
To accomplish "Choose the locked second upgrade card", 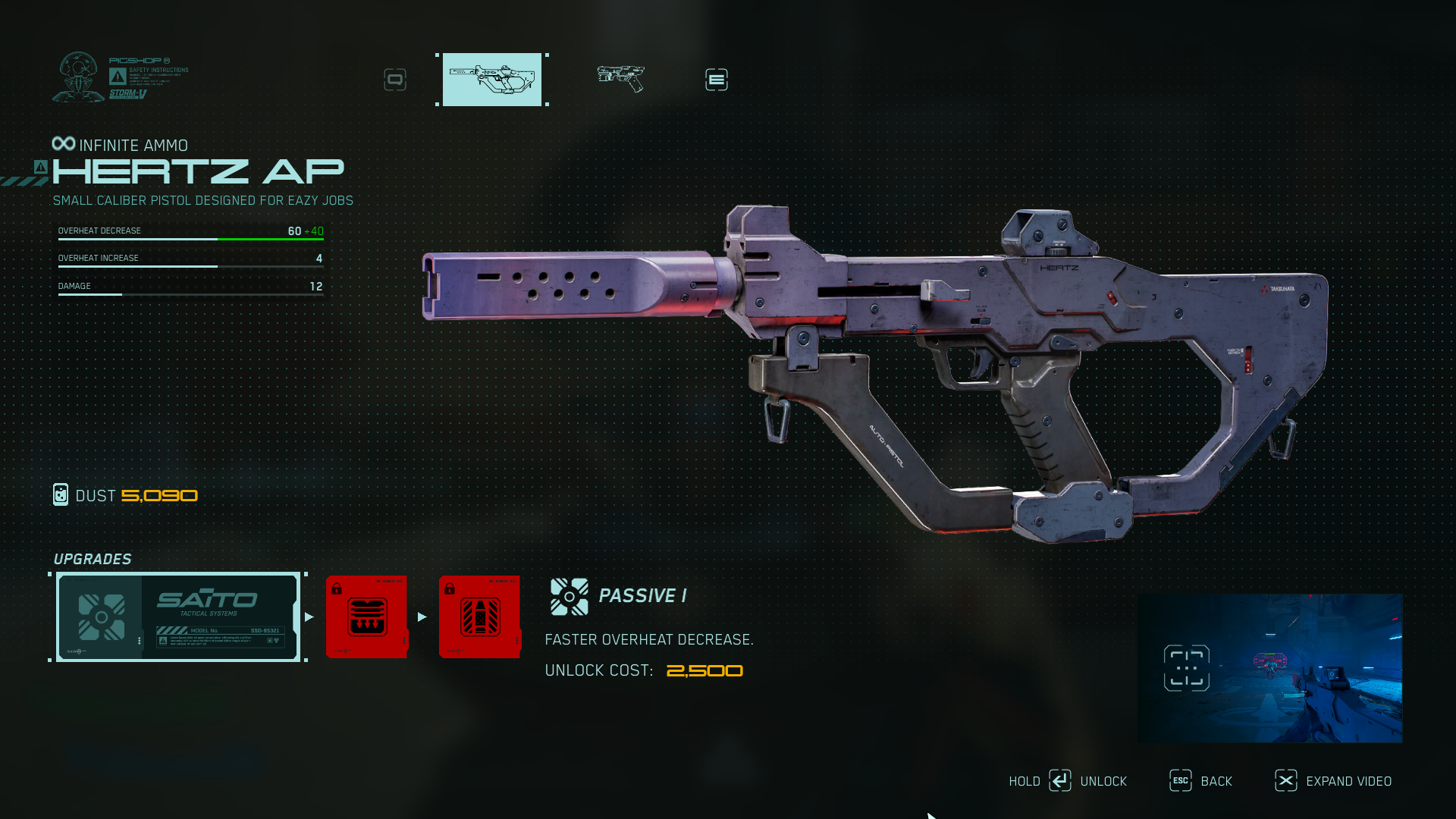I will click(367, 617).
